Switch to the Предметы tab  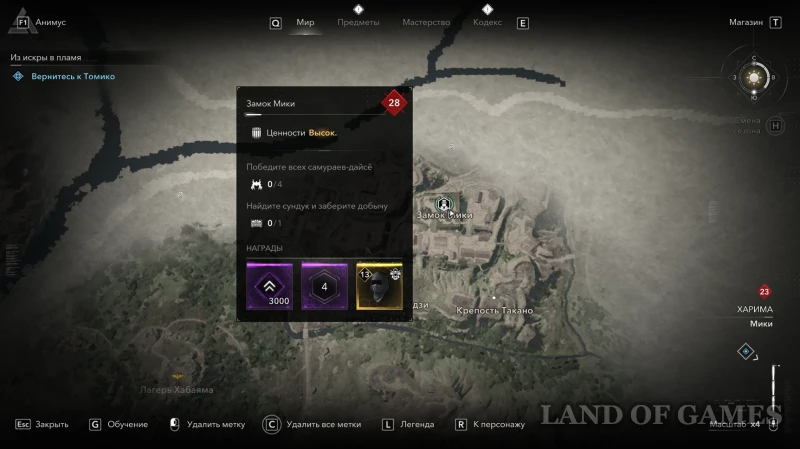tap(358, 22)
